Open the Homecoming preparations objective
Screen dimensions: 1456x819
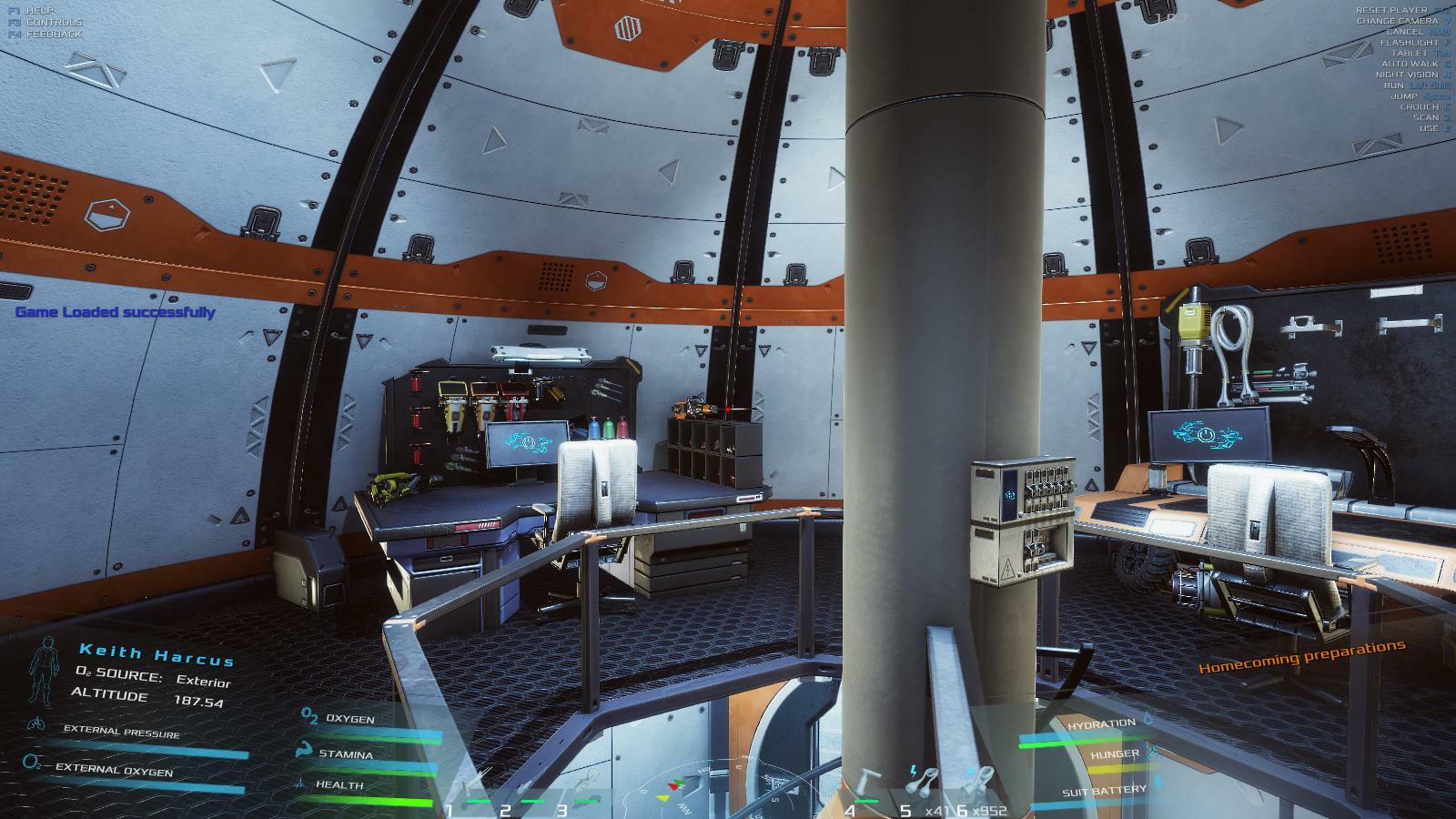click(1301, 656)
